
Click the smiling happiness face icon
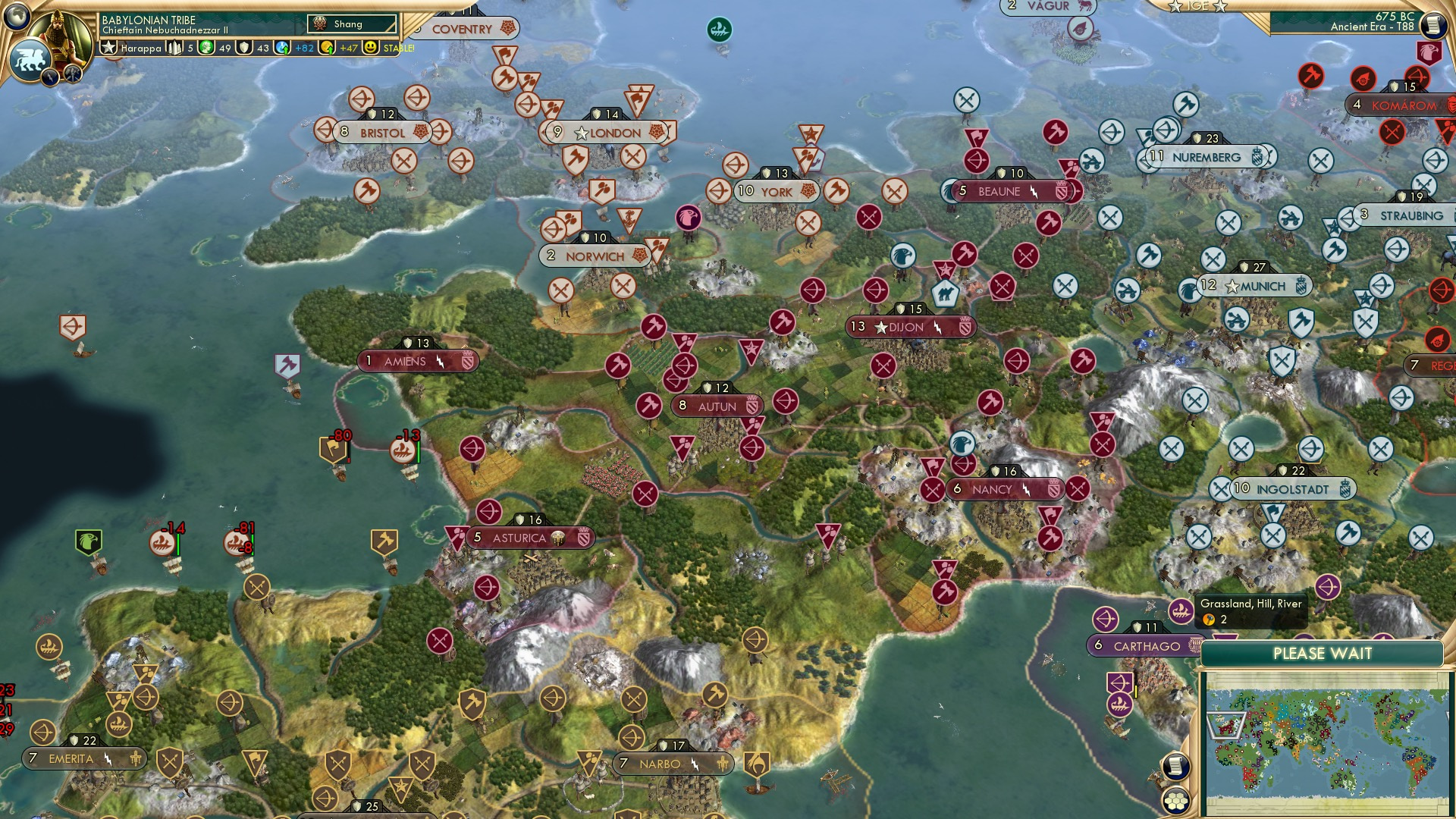tap(370, 48)
